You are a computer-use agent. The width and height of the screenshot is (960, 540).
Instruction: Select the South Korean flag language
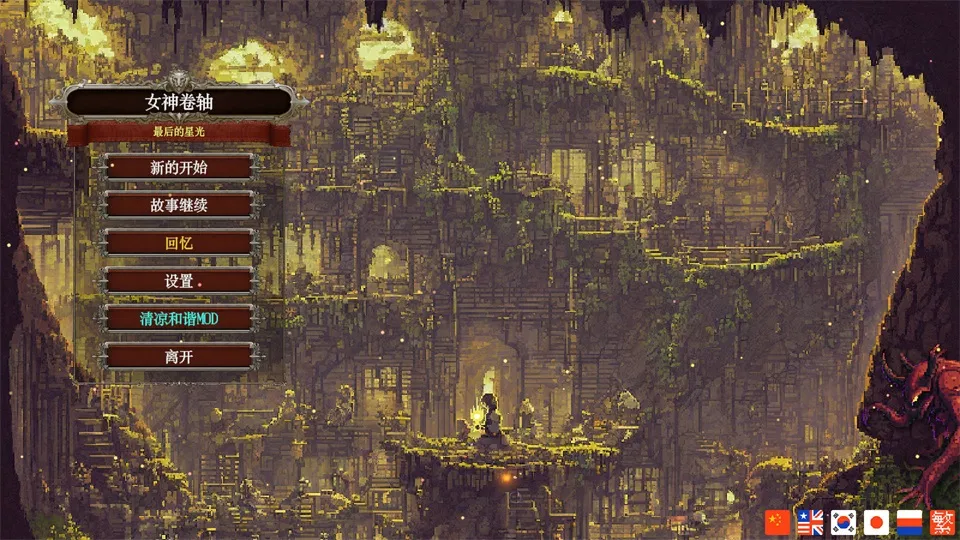tap(843, 521)
